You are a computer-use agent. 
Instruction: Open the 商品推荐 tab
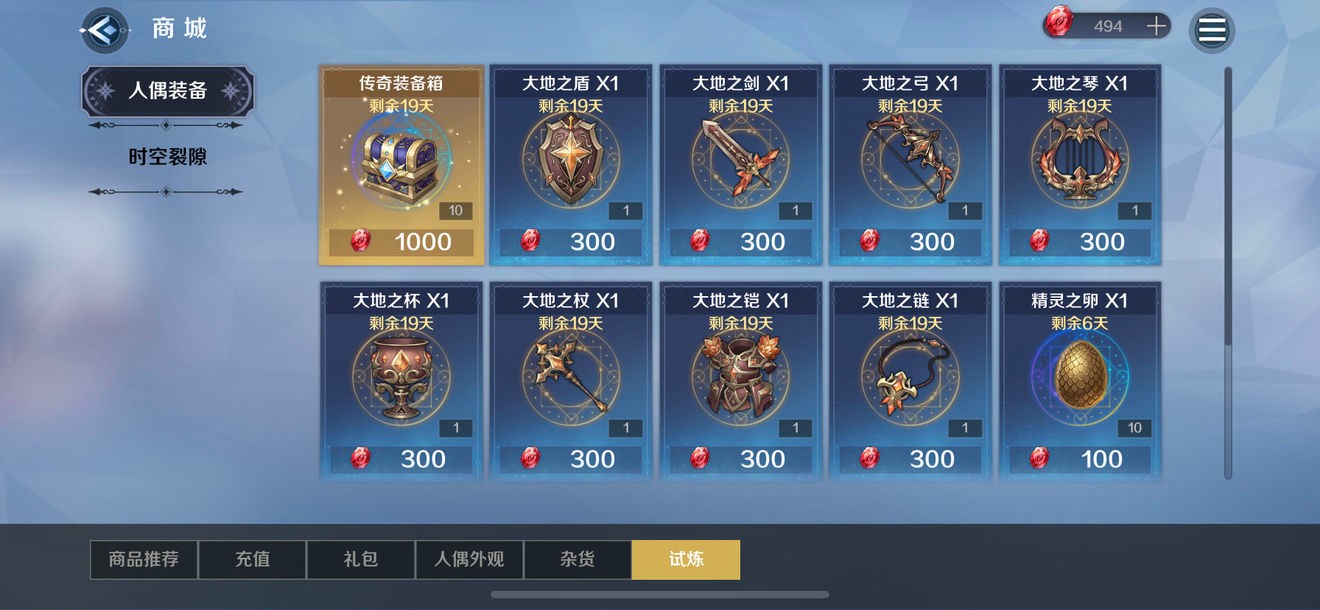pos(144,560)
